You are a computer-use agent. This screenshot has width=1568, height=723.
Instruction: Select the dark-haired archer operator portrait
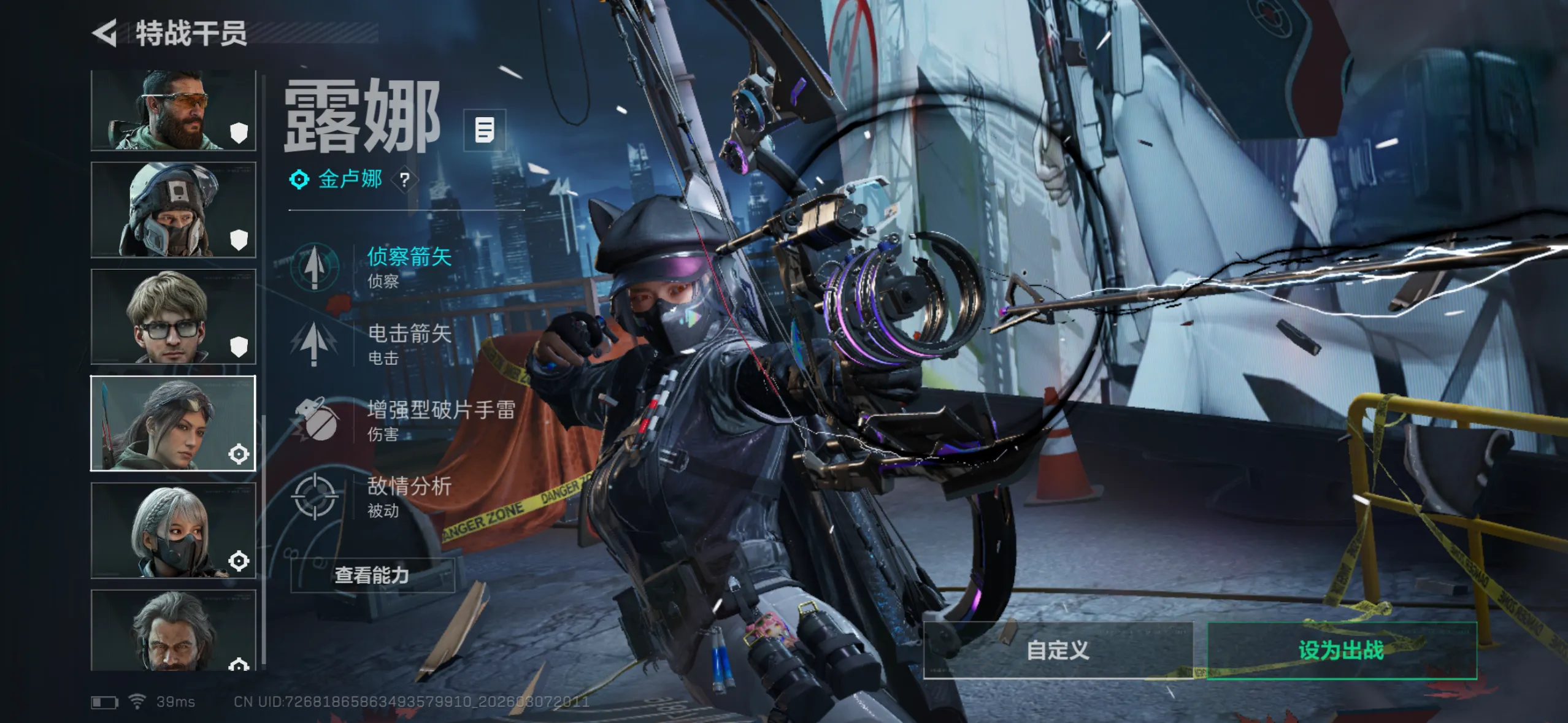click(173, 423)
